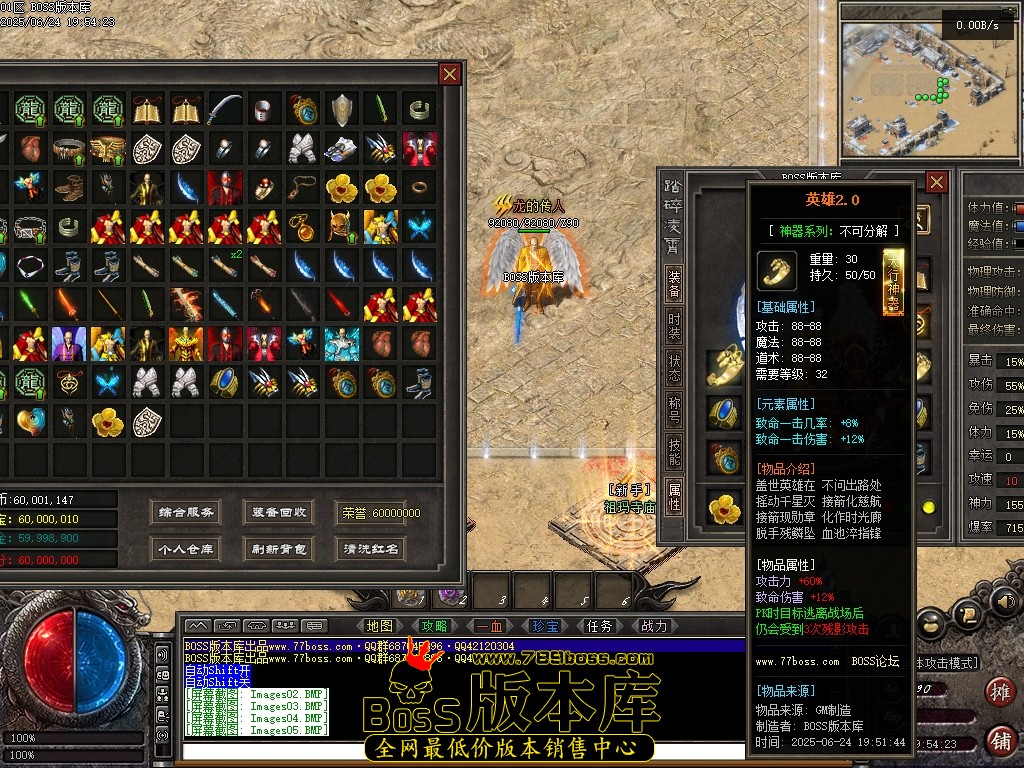Open the 攻略 guide button

click(435, 627)
